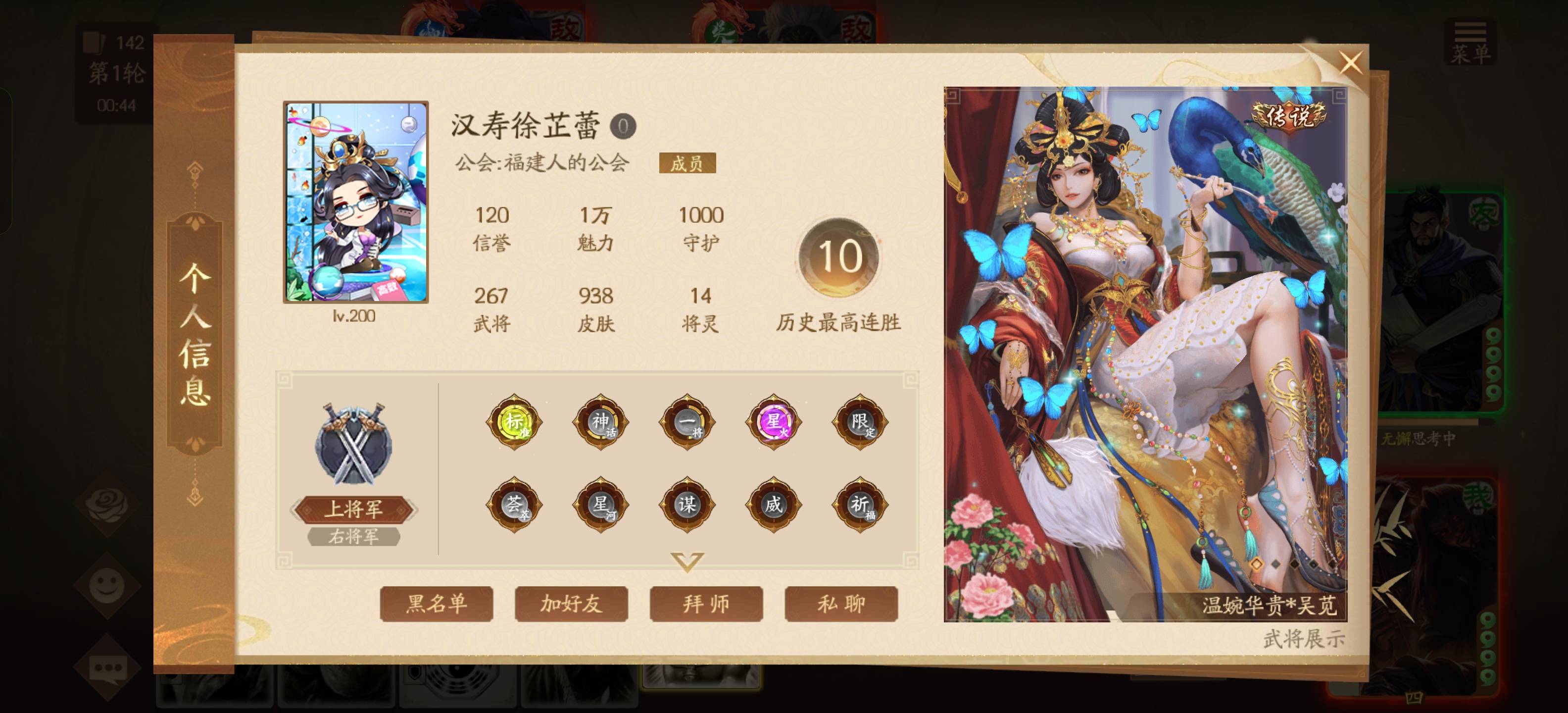Select the yellow 标准 mode badge

[x=514, y=421]
